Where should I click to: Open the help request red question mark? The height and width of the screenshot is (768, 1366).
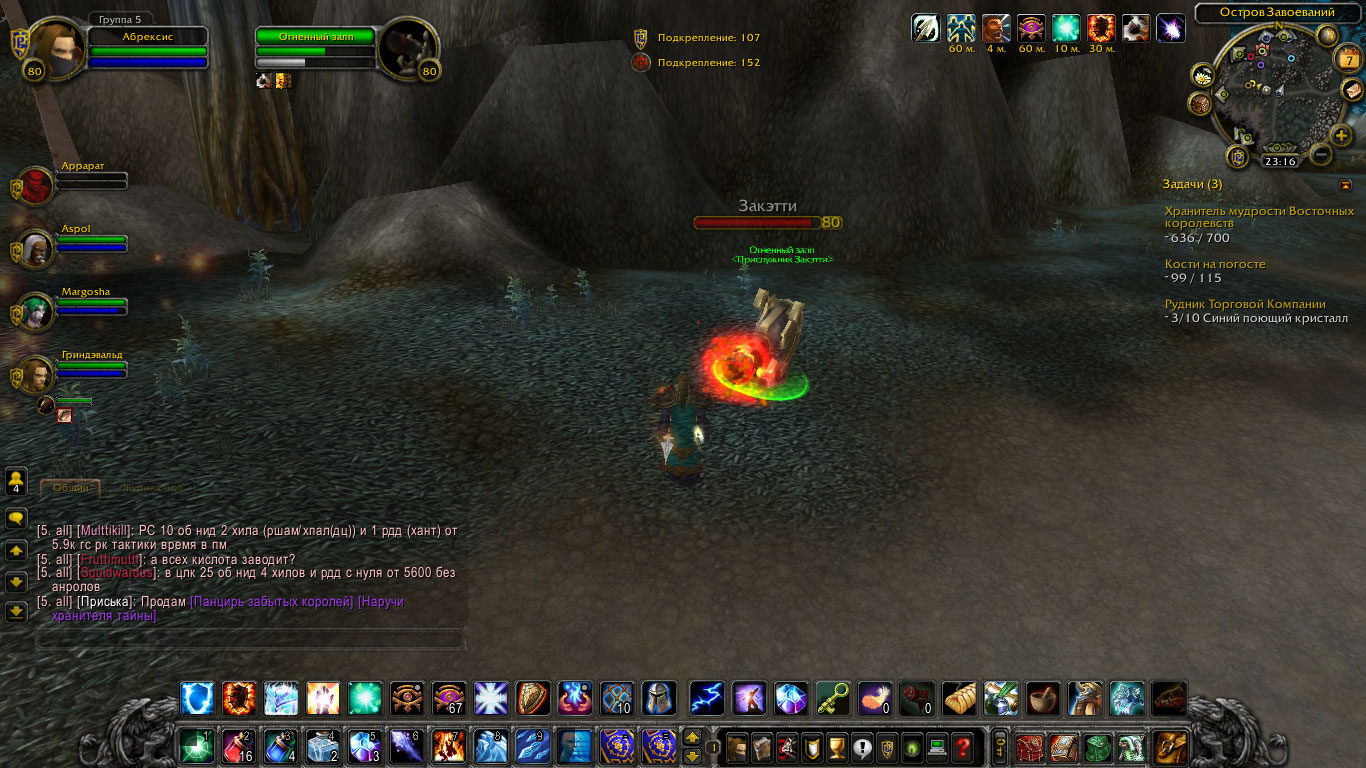(x=963, y=747)
